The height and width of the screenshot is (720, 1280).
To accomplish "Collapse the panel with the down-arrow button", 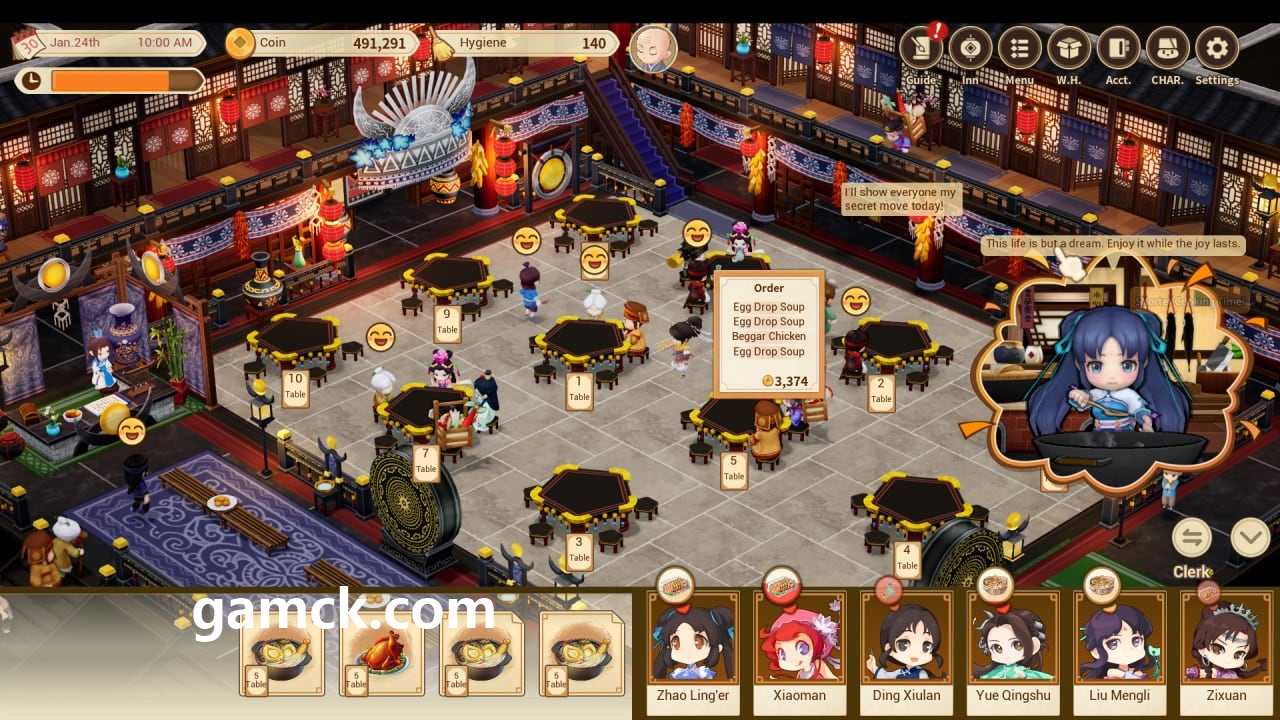I will click(1250, 538).
